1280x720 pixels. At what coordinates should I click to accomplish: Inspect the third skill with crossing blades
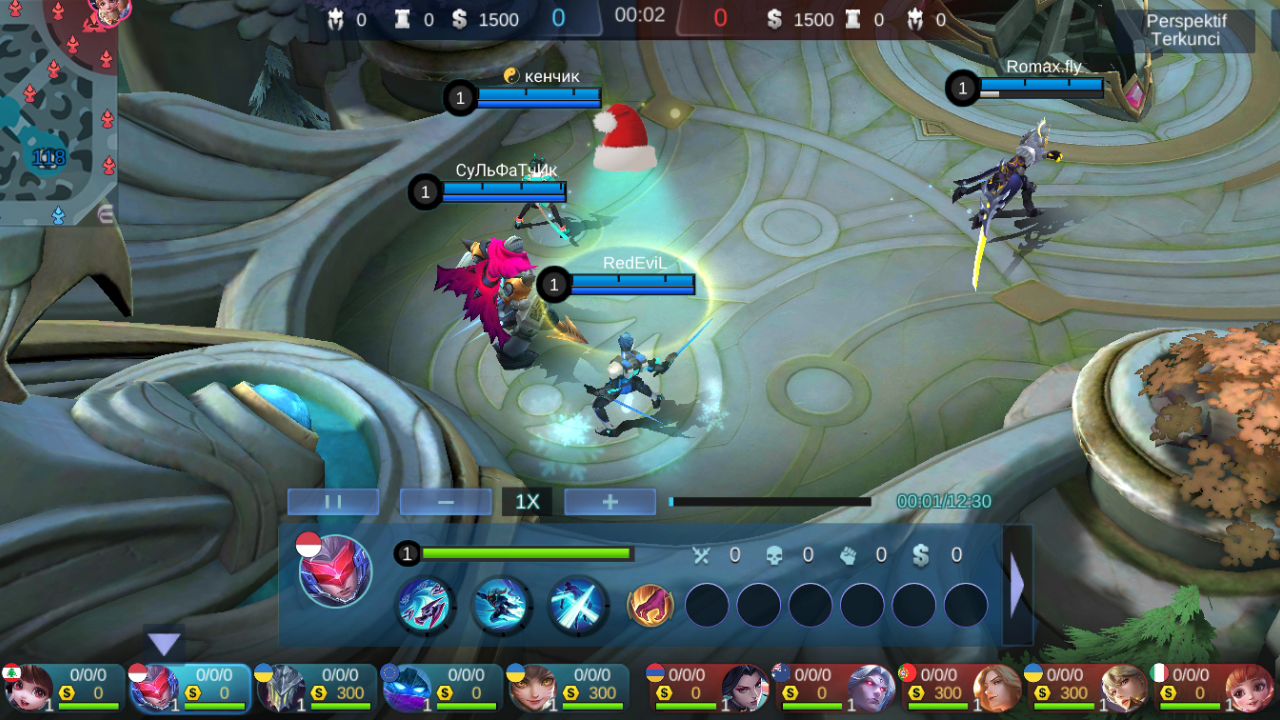pos(578,605)
